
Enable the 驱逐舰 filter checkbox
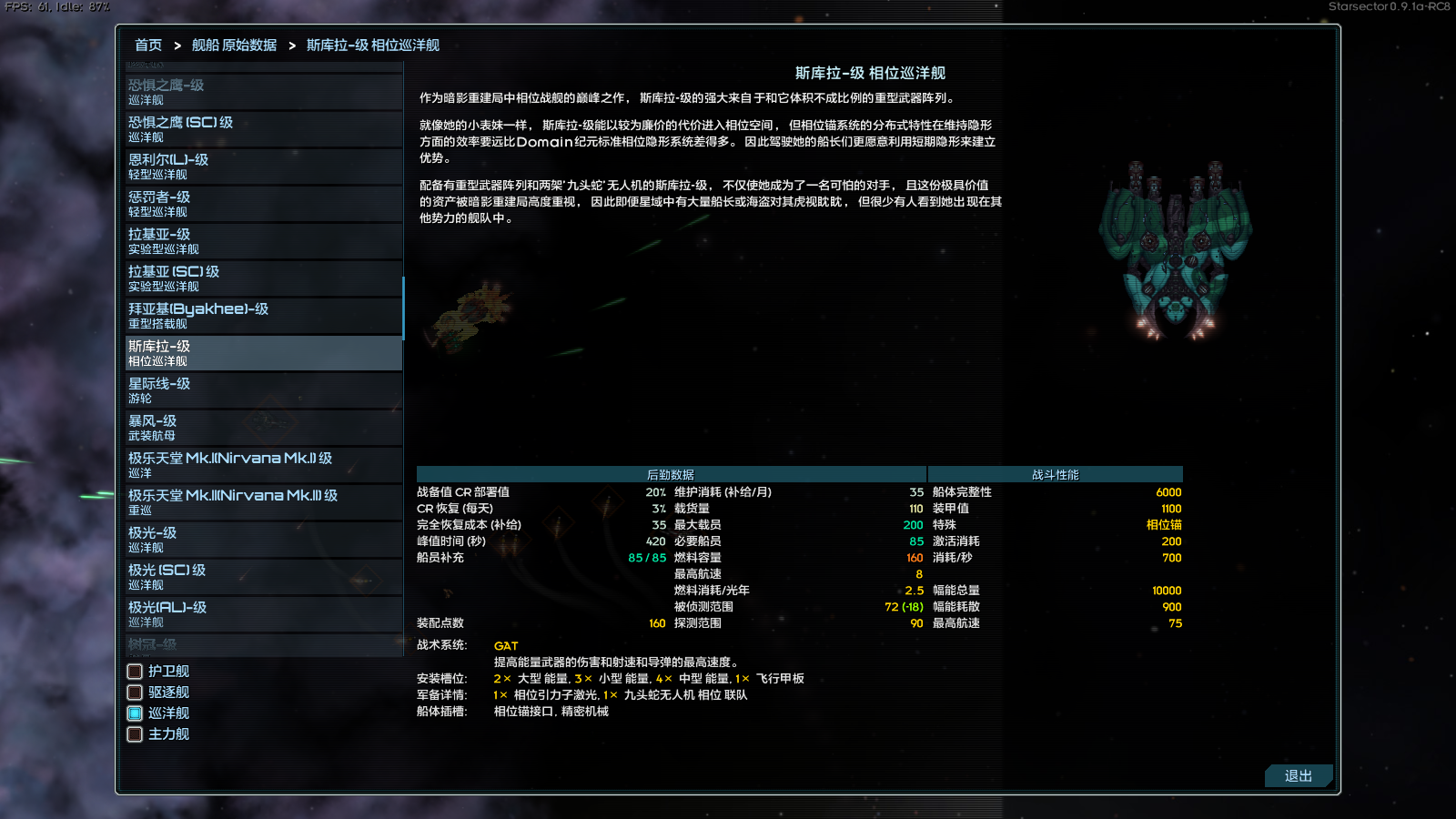point(133,692)
